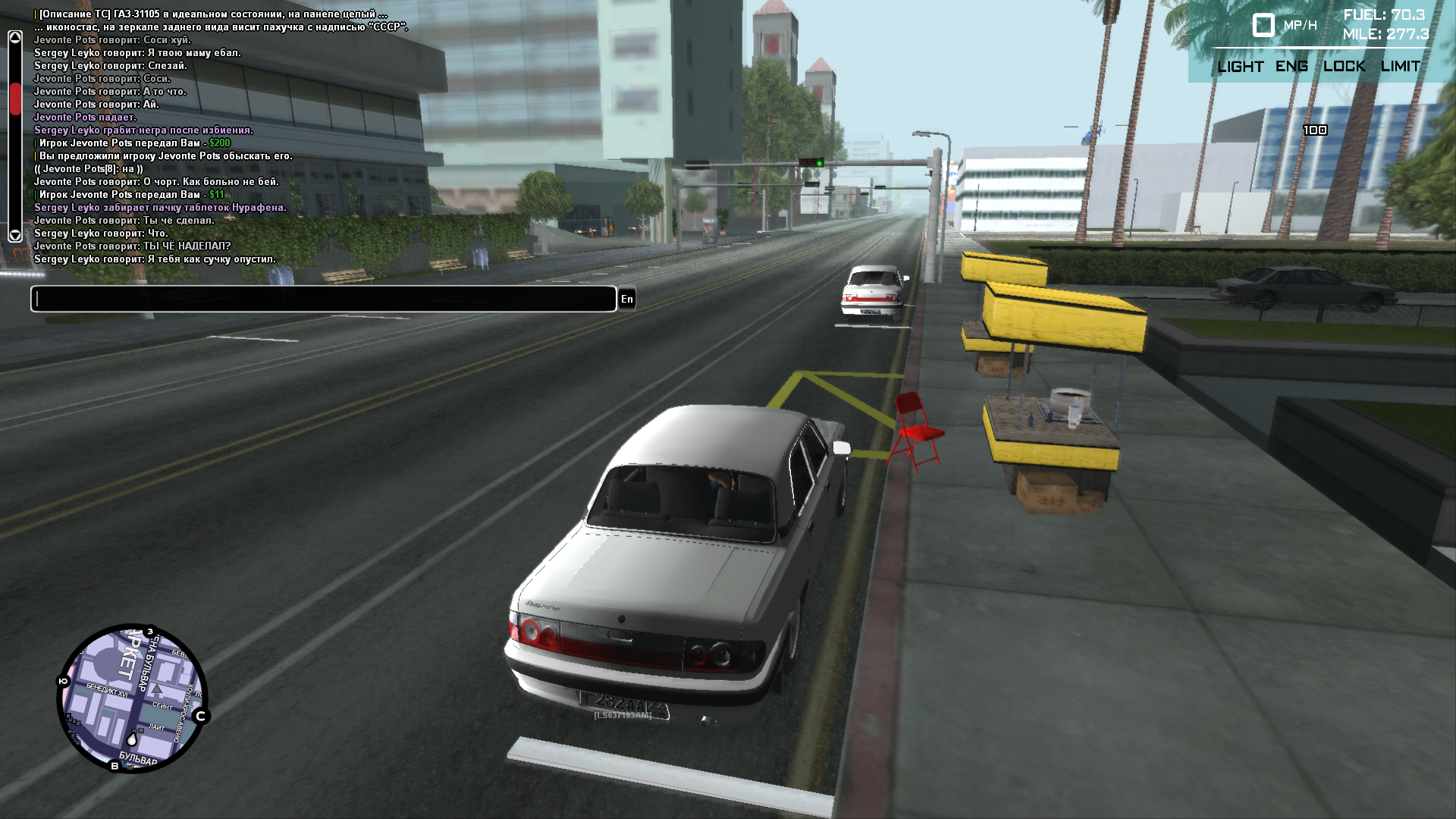Viewport: 1456px width, 819px height.
Task: Open the circular minimap
Action: tap(132, 698)
